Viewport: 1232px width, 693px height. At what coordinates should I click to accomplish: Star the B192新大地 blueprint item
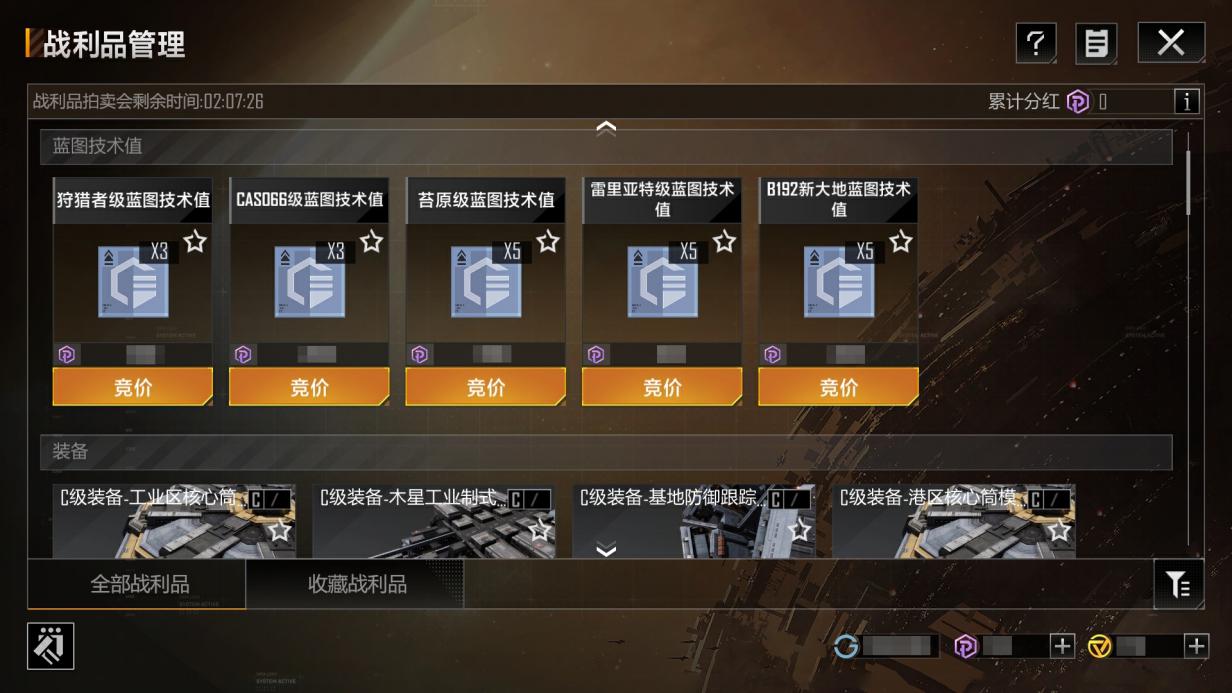pos(901,241)
